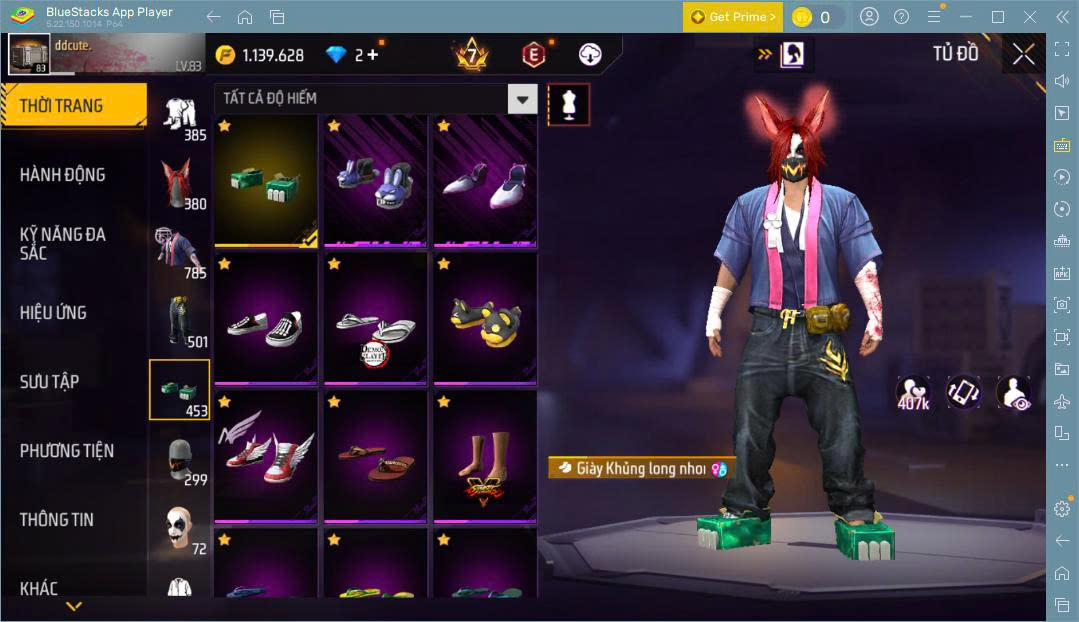
Task: Switch to the Kỹ Năng Đa Sắc tab
Action: [x=63, y=243]
